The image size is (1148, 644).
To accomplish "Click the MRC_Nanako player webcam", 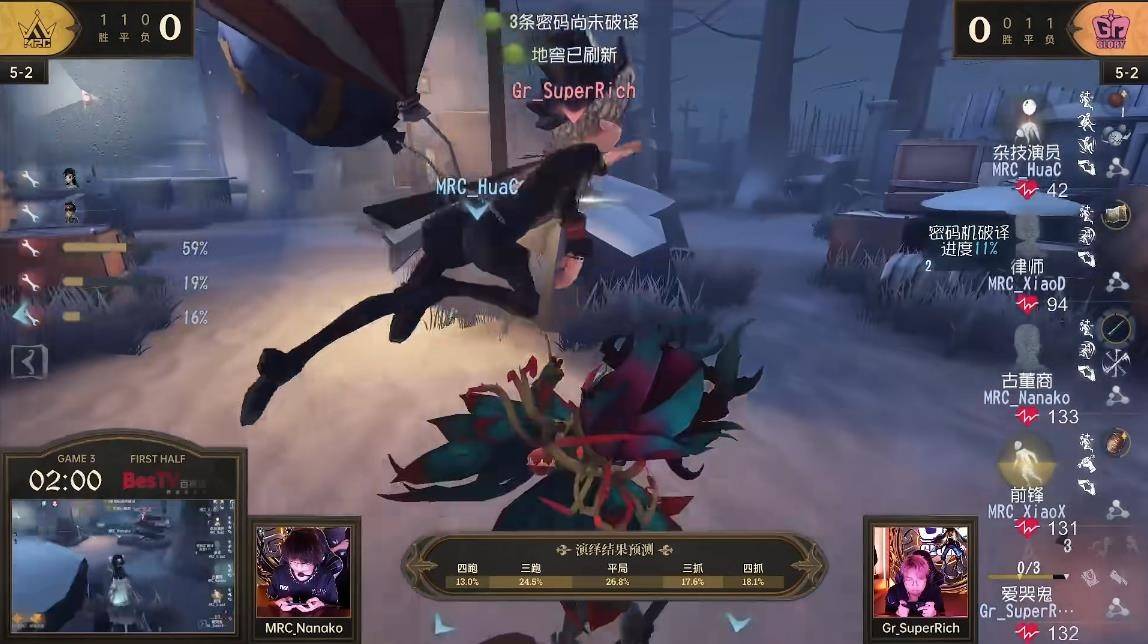I will pos(303,571).
